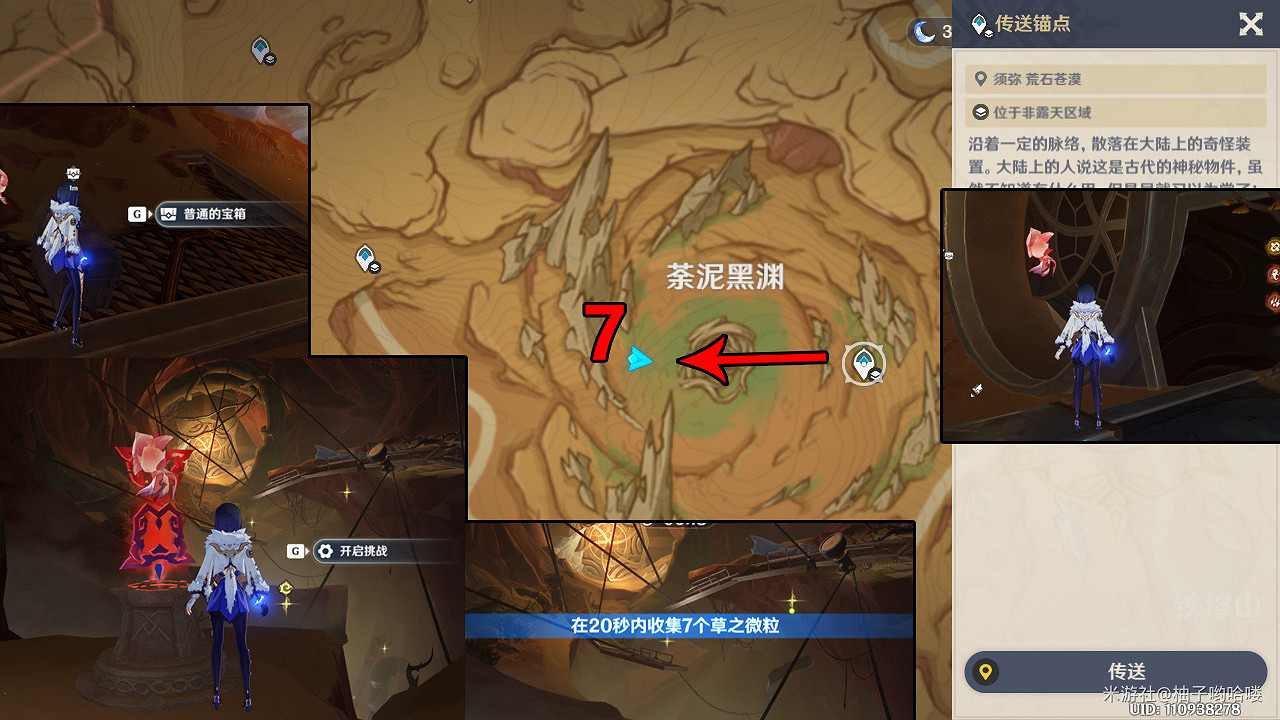The height and width of the screenshot is (720, 1280).
Task: Click the location pin icon beside 须弥 荒石苍漠
Action: pos(980,78)
